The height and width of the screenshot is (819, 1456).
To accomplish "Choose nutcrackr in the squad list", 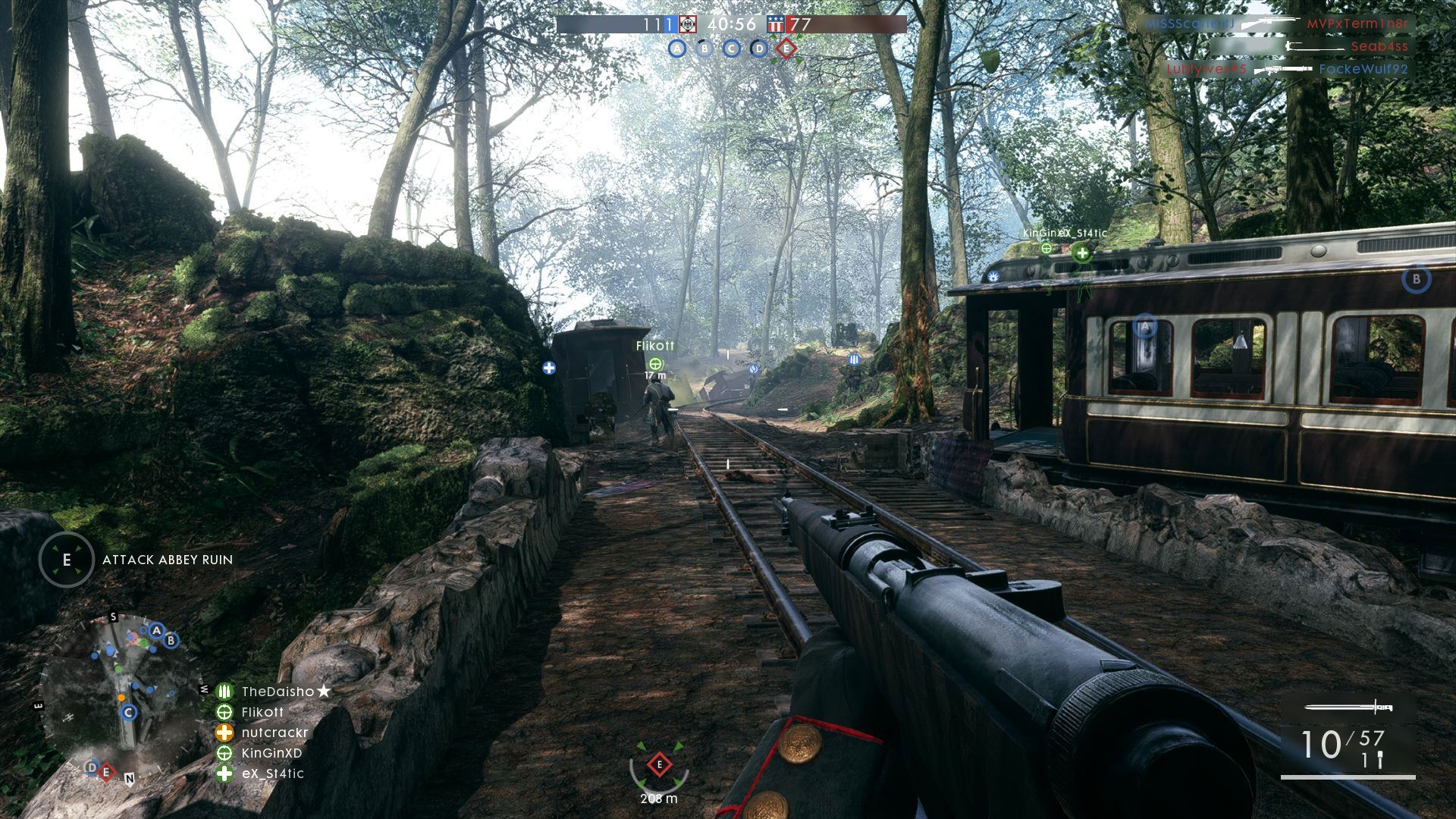I will pyautogui.click(x=275, y=733).
